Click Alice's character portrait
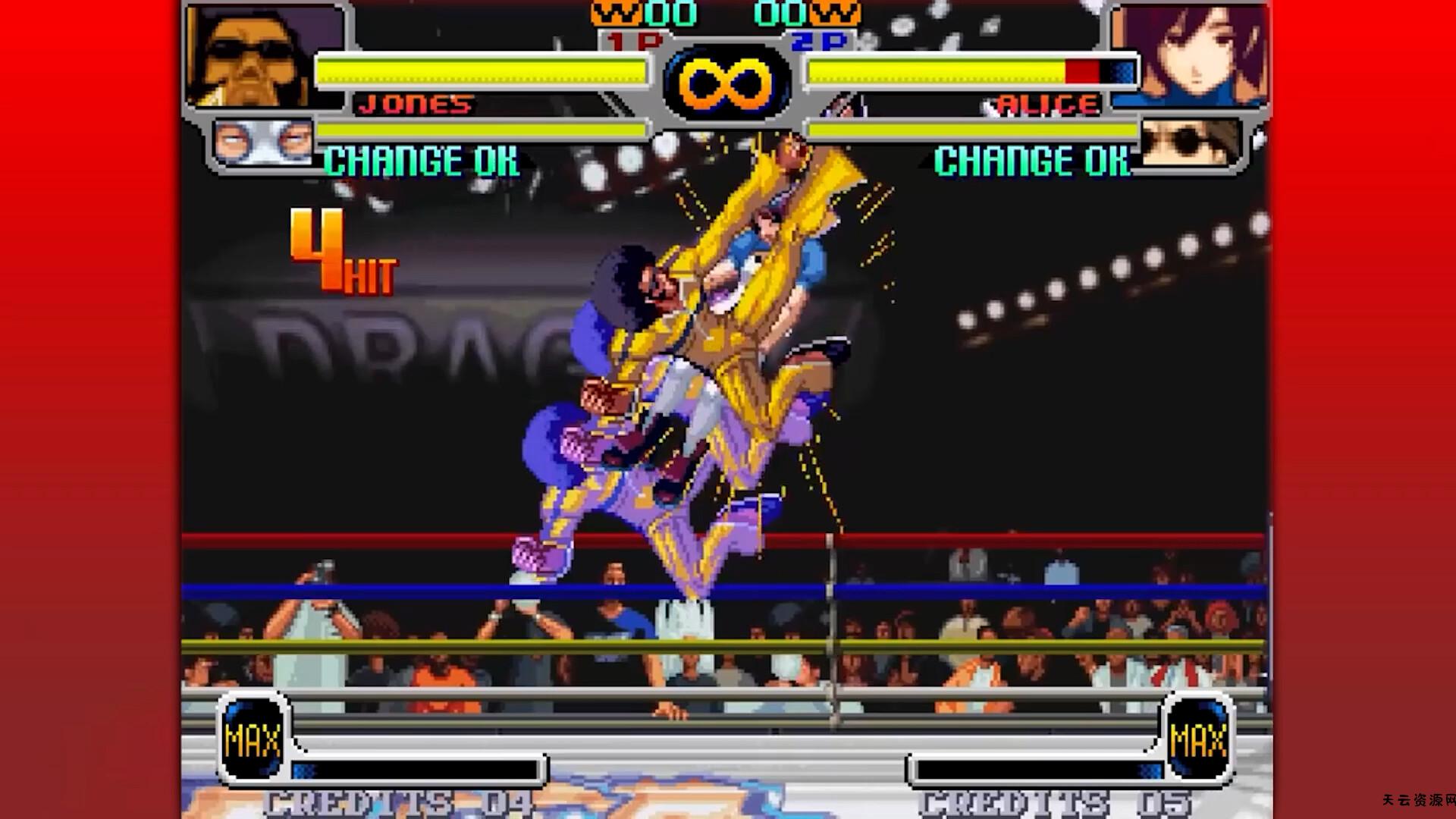This screenshot has height=819, width=1456. (1192, 55)
